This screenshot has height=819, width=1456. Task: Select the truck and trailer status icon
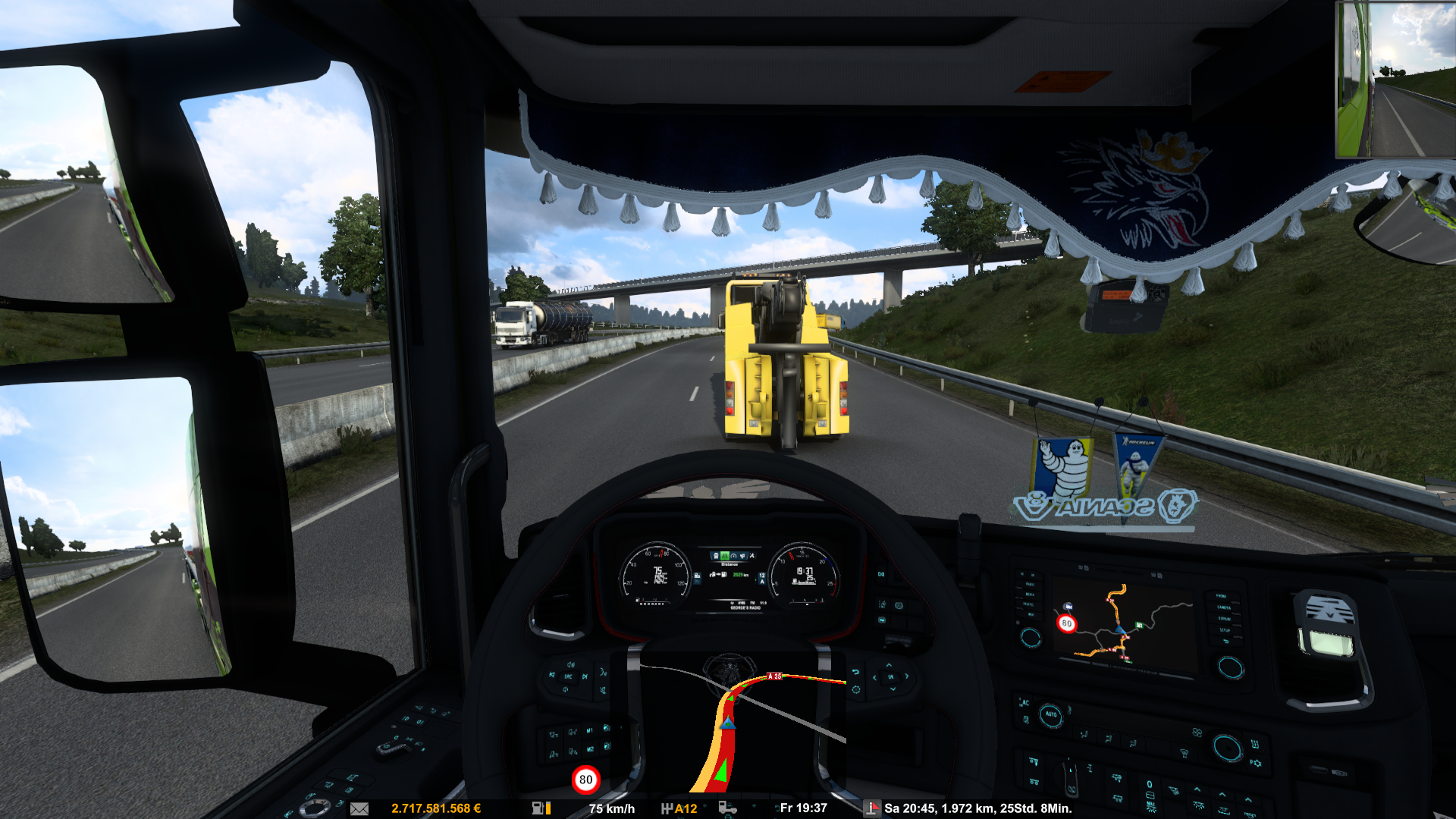tap(727, 808)
